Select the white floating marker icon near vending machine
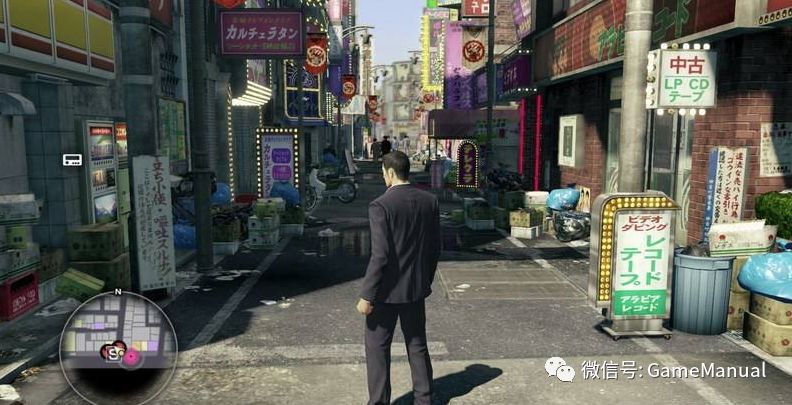The height and width of the screenshot is (405, 792). 72,160
